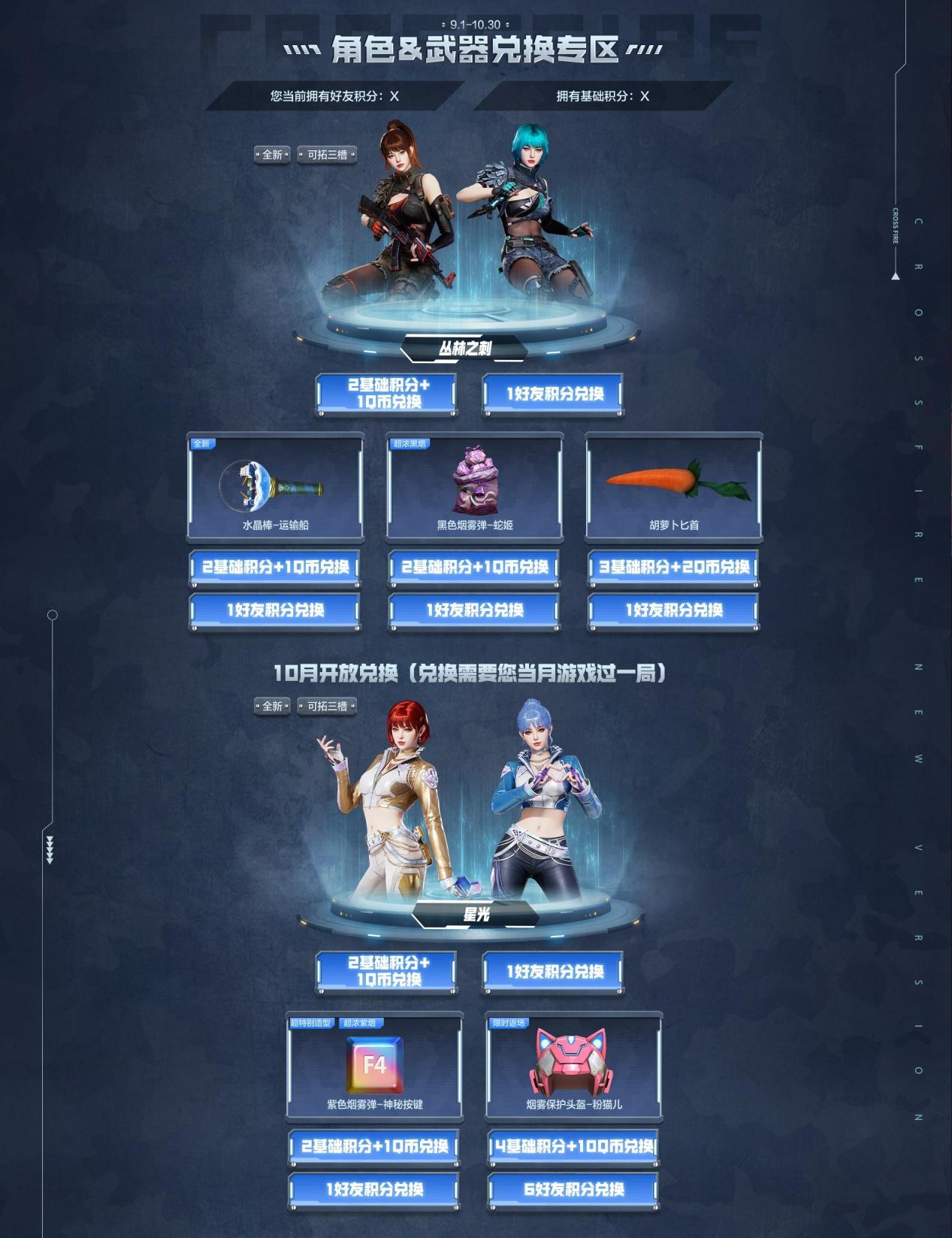952x1238 pixels.
Task: Exchange 胡萝卜匕首 with 1好友积分
Action: (x=674, y=610)
